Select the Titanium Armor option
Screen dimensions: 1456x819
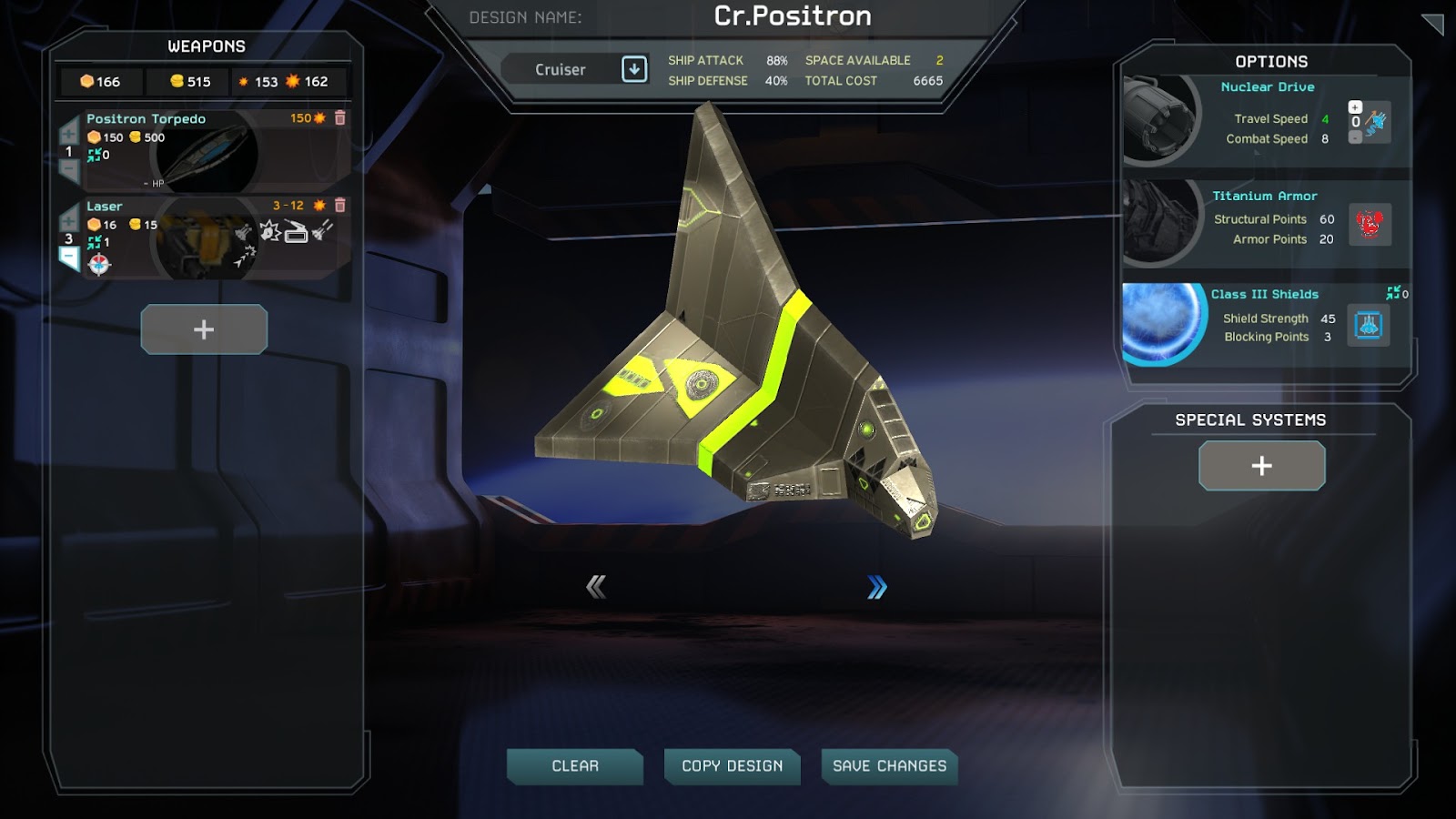coord(1265,196)
